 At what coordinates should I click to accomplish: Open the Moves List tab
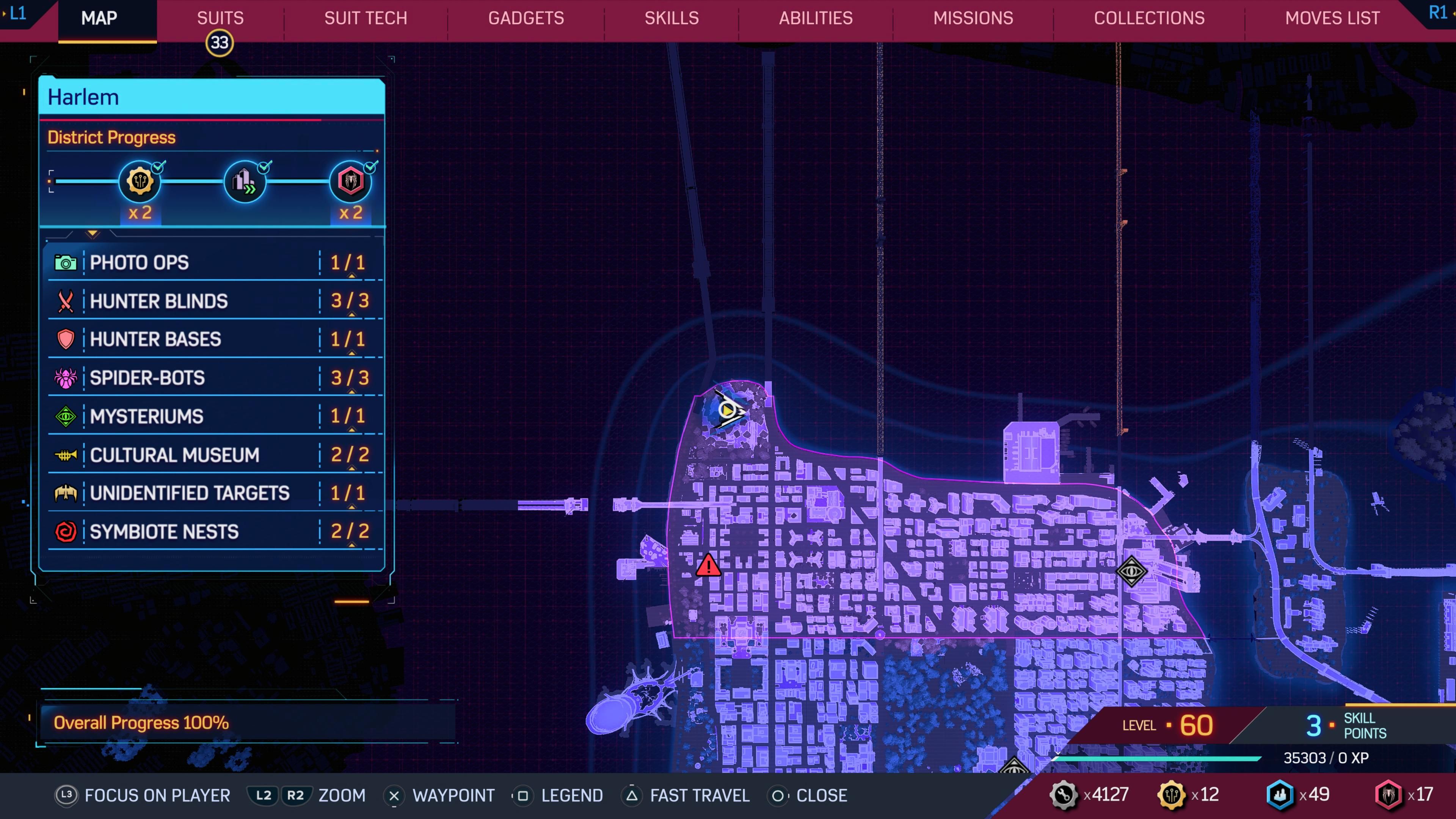(1332, 18)
